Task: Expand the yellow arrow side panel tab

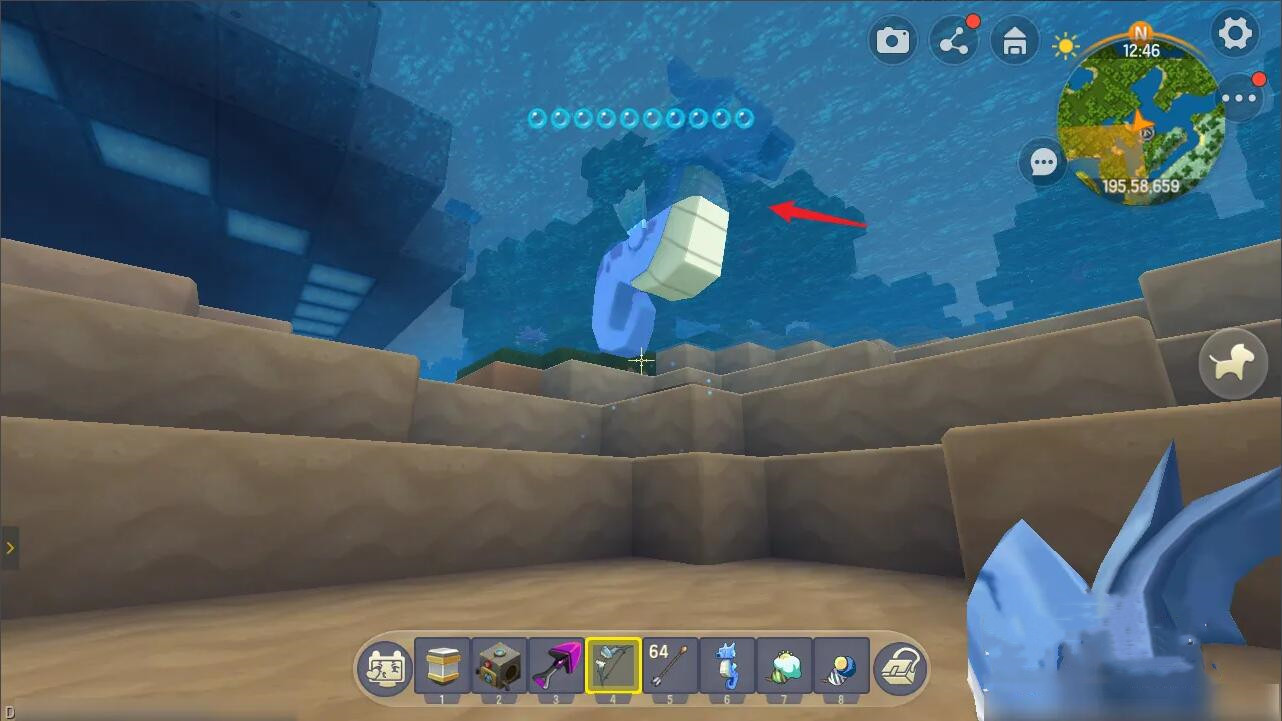Action: [x=10, y=548]
